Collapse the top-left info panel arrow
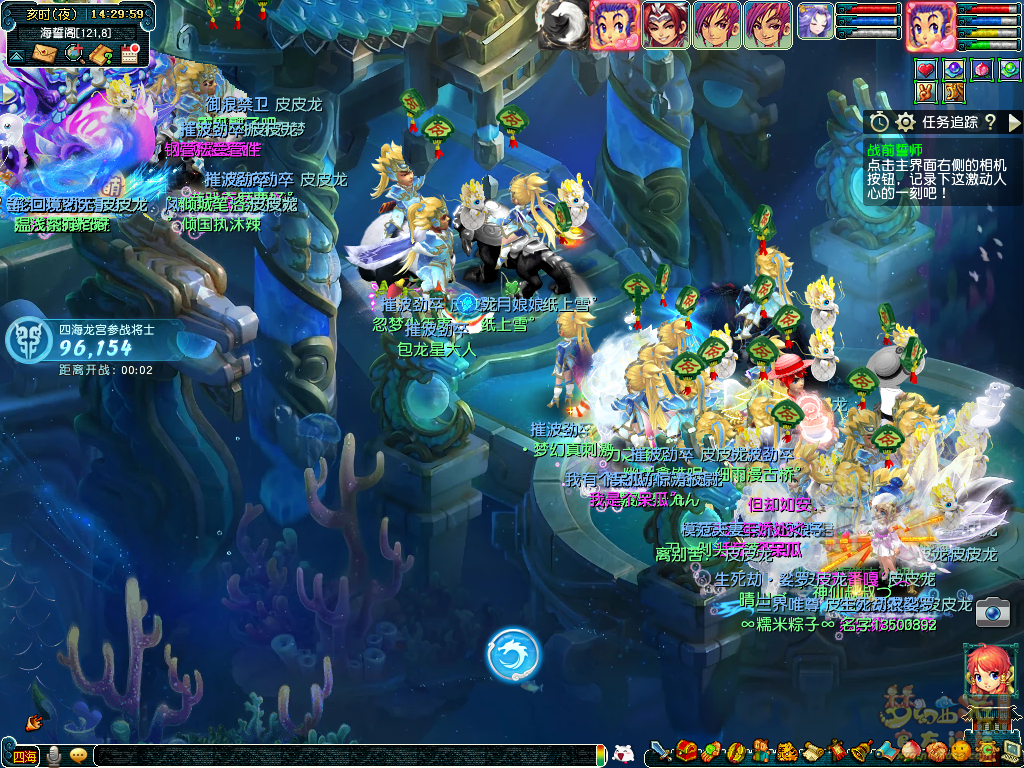 coord(16,56)
